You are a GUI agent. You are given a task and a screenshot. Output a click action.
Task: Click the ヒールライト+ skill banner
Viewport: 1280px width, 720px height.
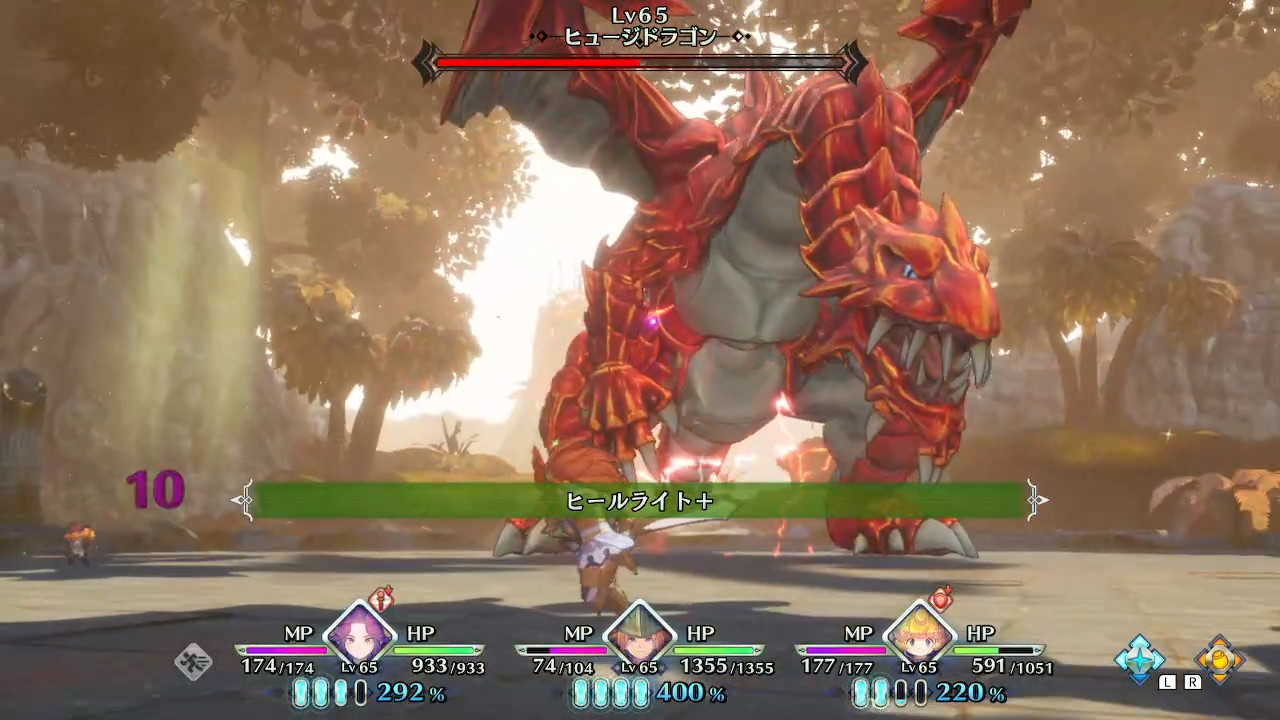point(638,499)
